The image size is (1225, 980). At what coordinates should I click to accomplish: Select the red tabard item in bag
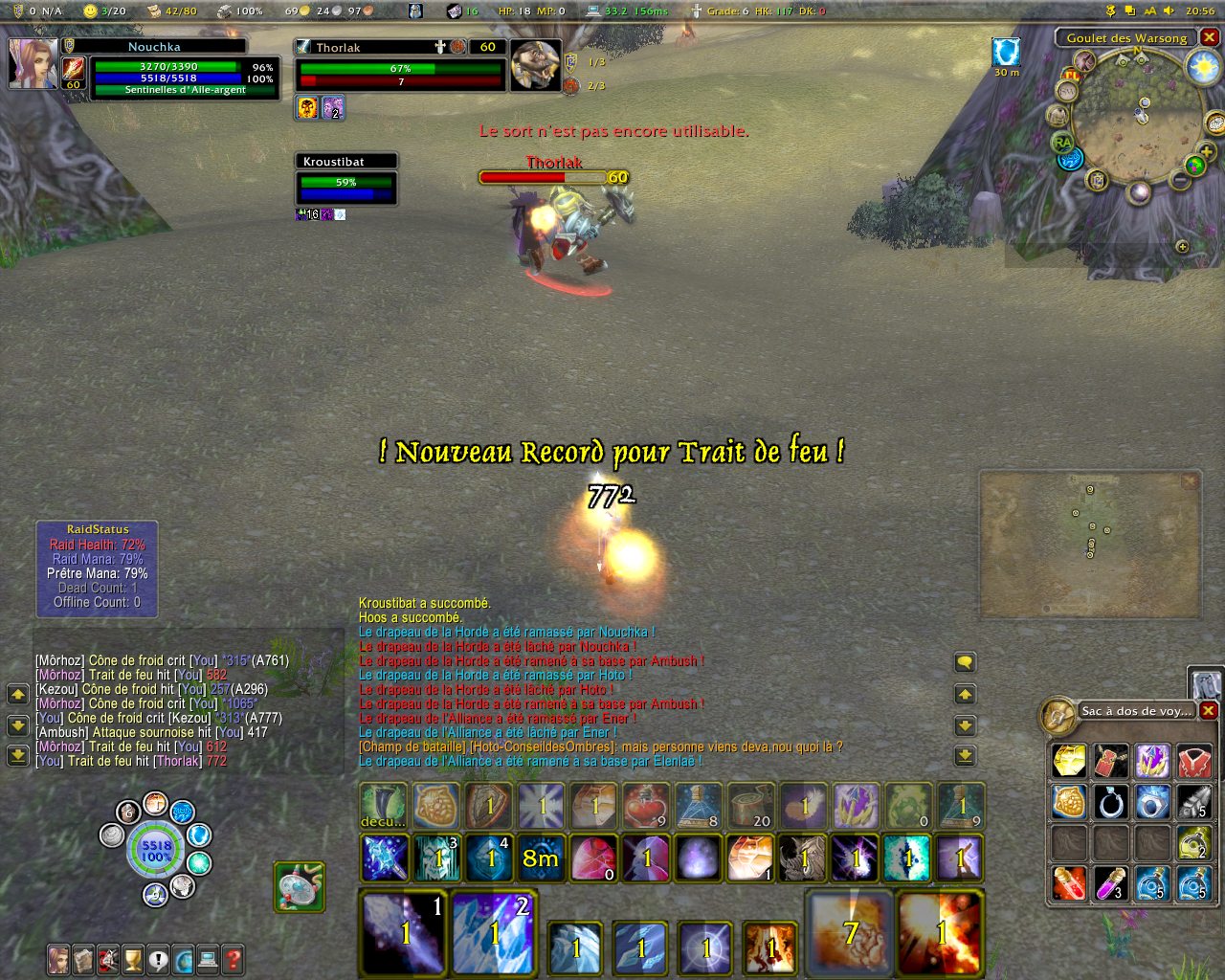tap(1194, 762)
